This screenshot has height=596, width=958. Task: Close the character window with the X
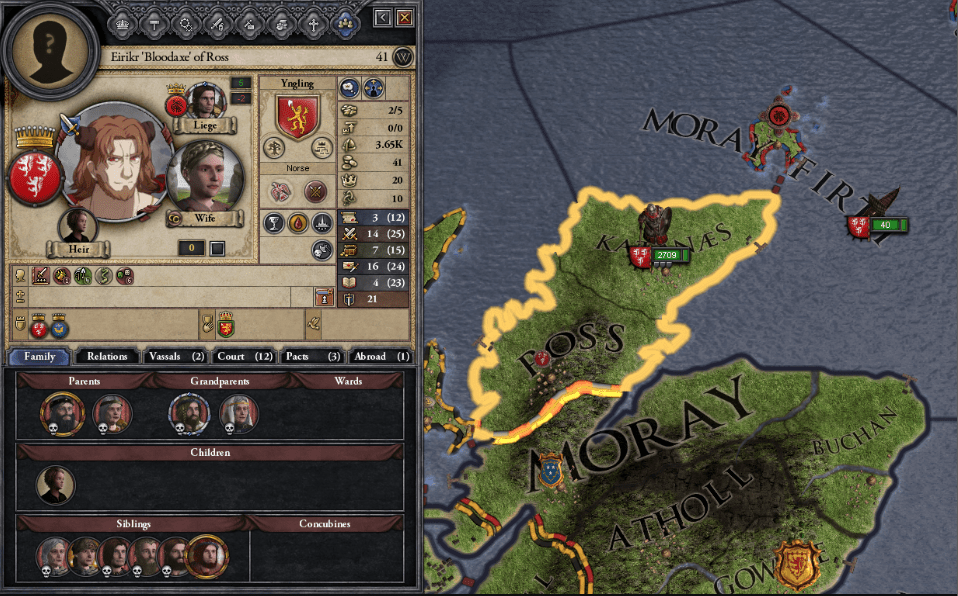tap(404, 18)
